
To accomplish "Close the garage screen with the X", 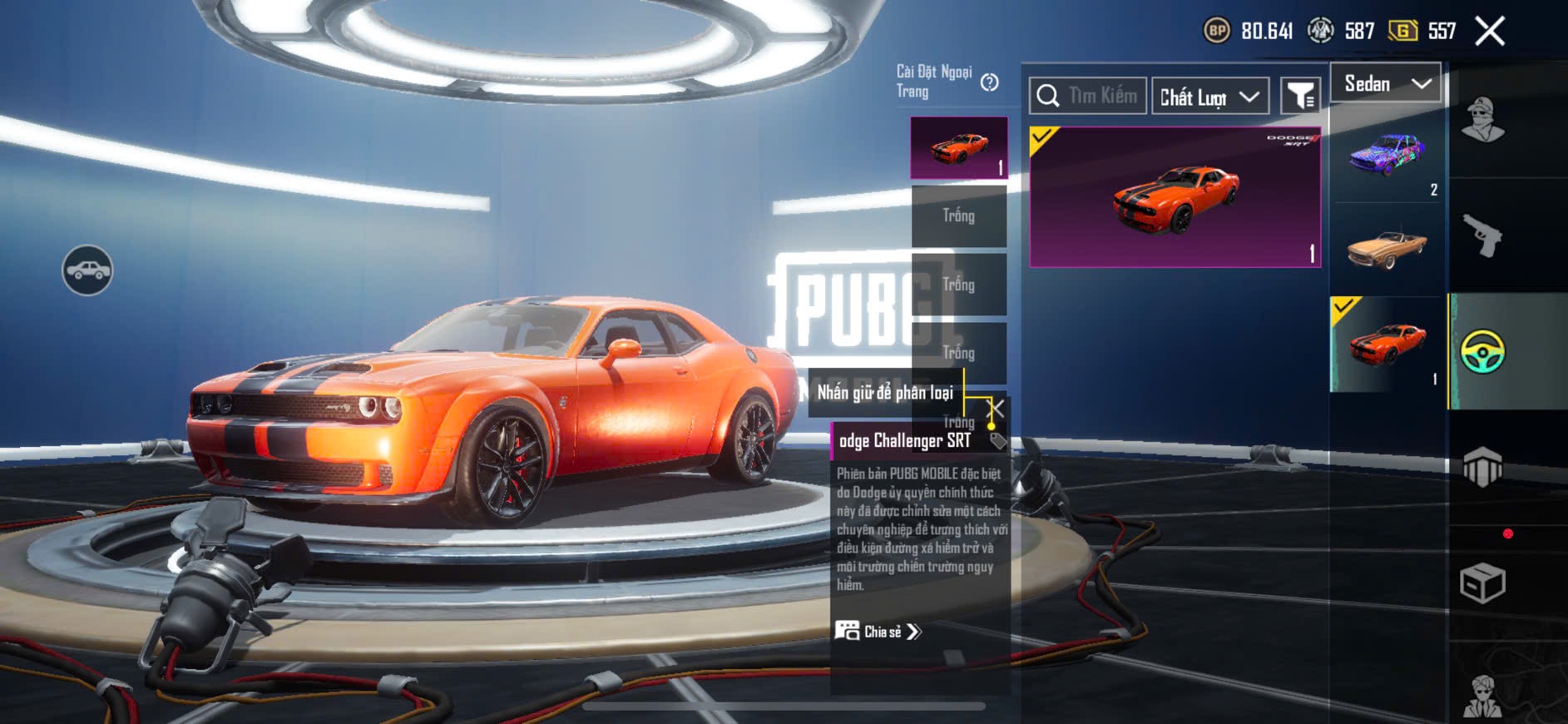I will [1489, 32].
